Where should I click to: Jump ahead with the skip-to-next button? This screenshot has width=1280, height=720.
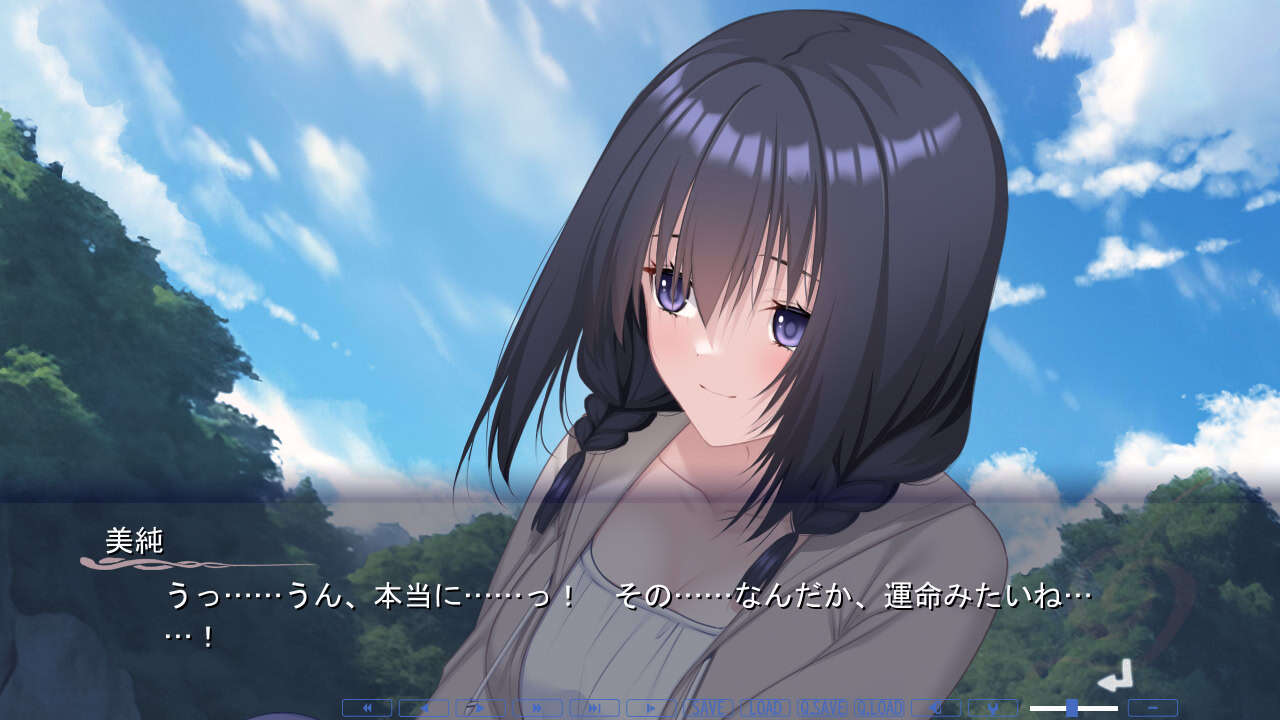click(x=594, y=708)
